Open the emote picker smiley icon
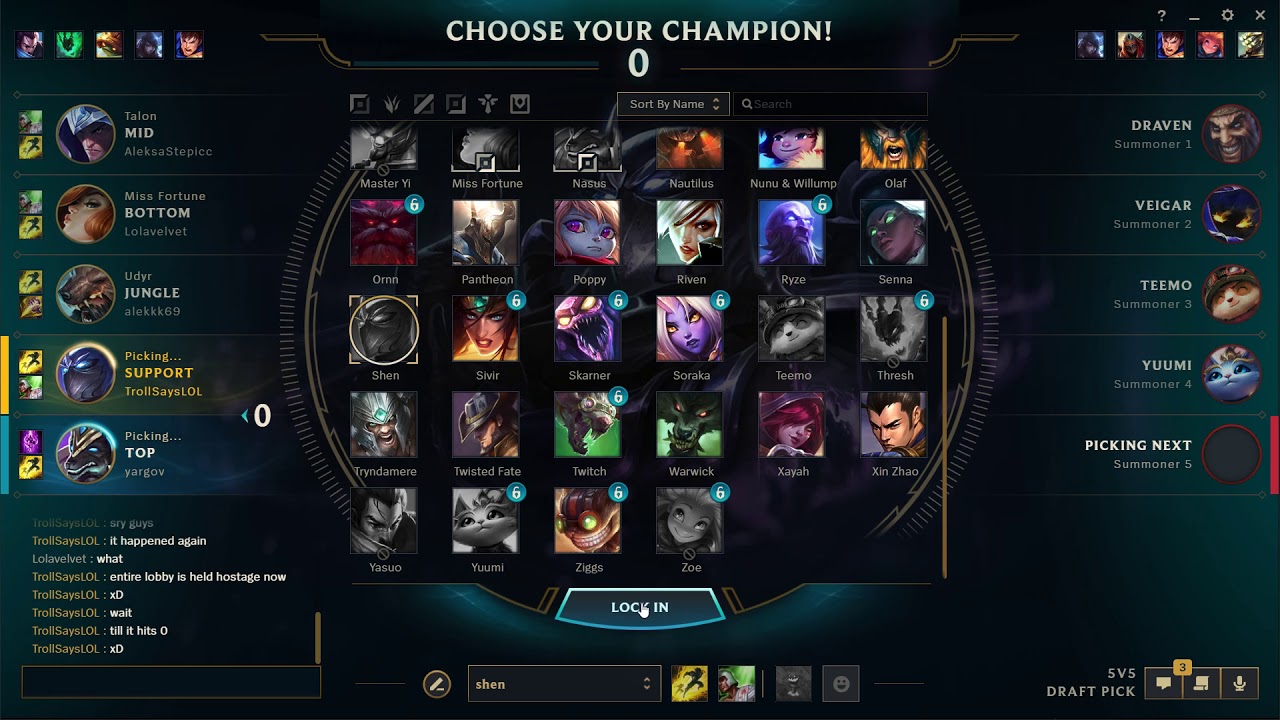Viewport: 1280px width, 720px height. click(841, 683)
